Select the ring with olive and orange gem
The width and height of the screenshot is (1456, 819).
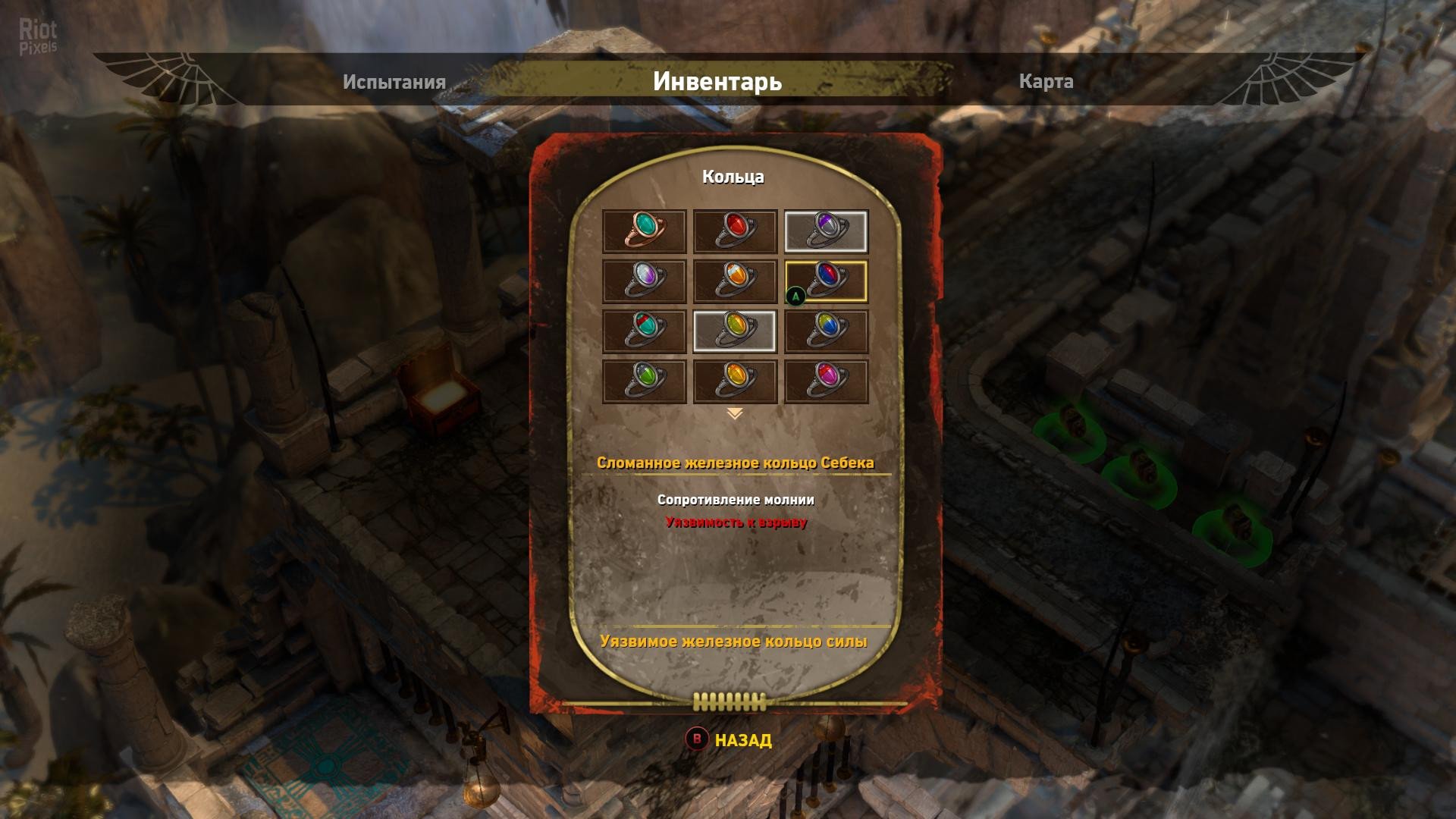tap(735, 331)
